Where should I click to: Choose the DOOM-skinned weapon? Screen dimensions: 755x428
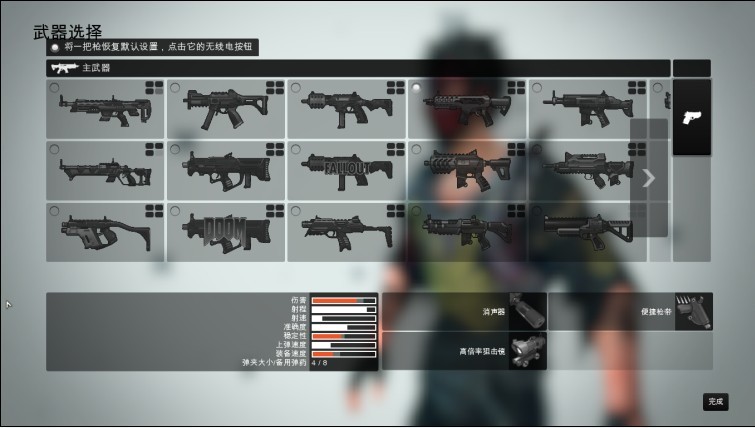pos(225,231)
